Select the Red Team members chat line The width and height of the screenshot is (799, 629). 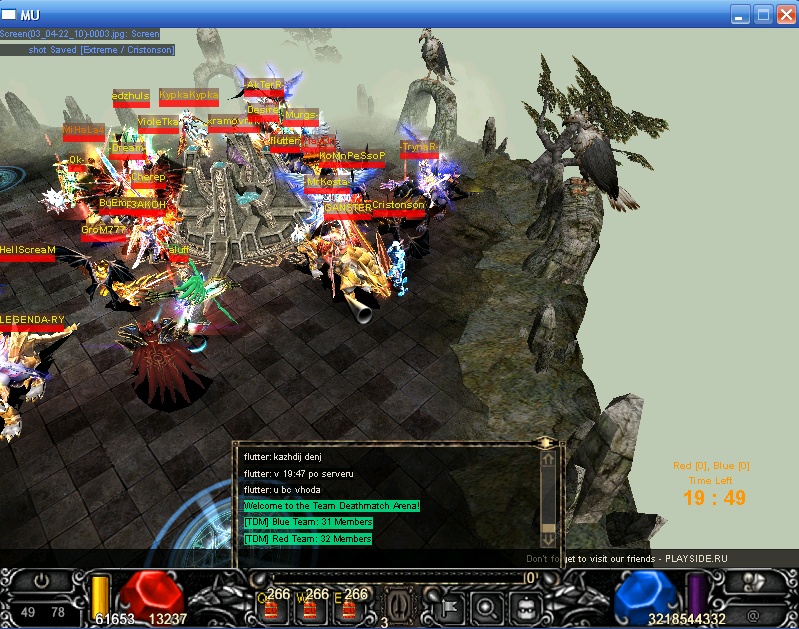click(x=307, y=539)
